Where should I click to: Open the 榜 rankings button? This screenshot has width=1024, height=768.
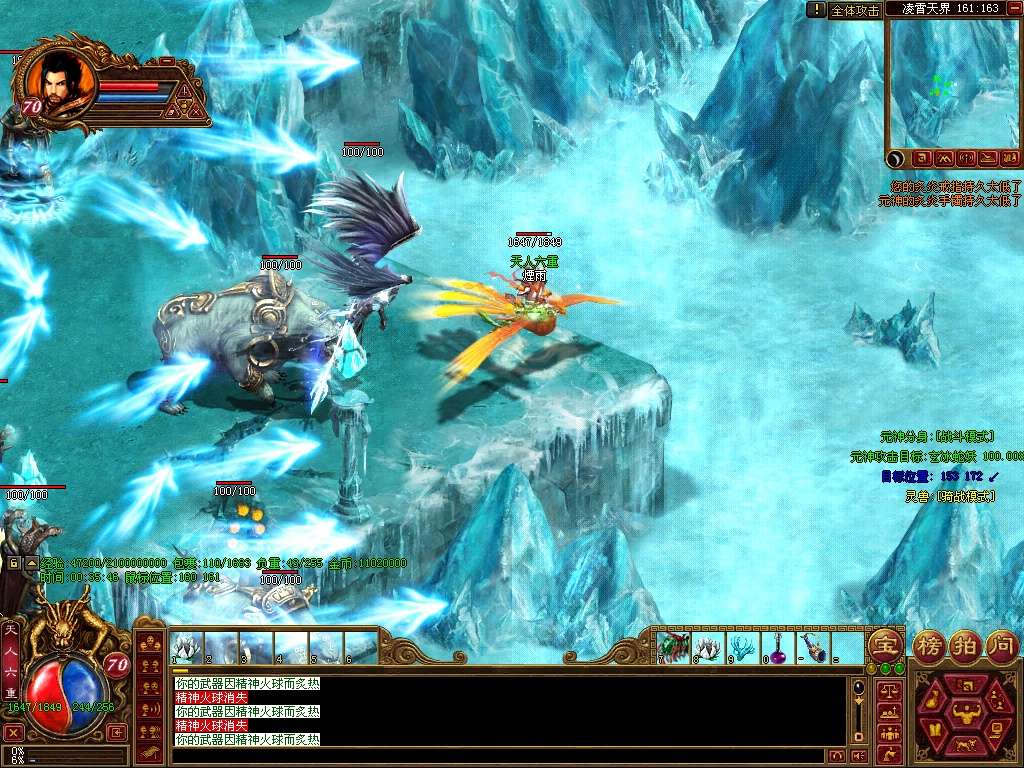[929, 645]
